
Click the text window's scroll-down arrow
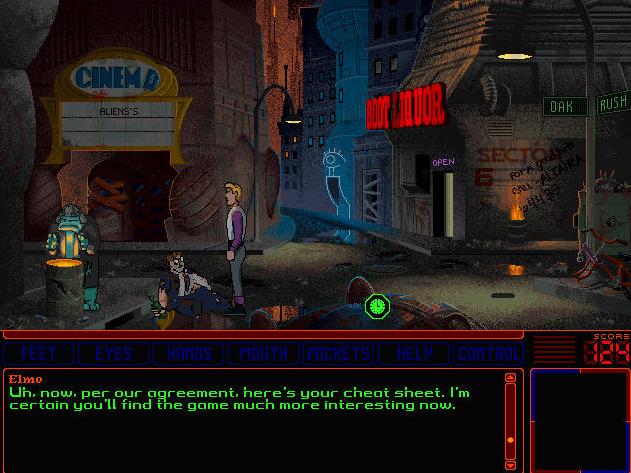511,465
